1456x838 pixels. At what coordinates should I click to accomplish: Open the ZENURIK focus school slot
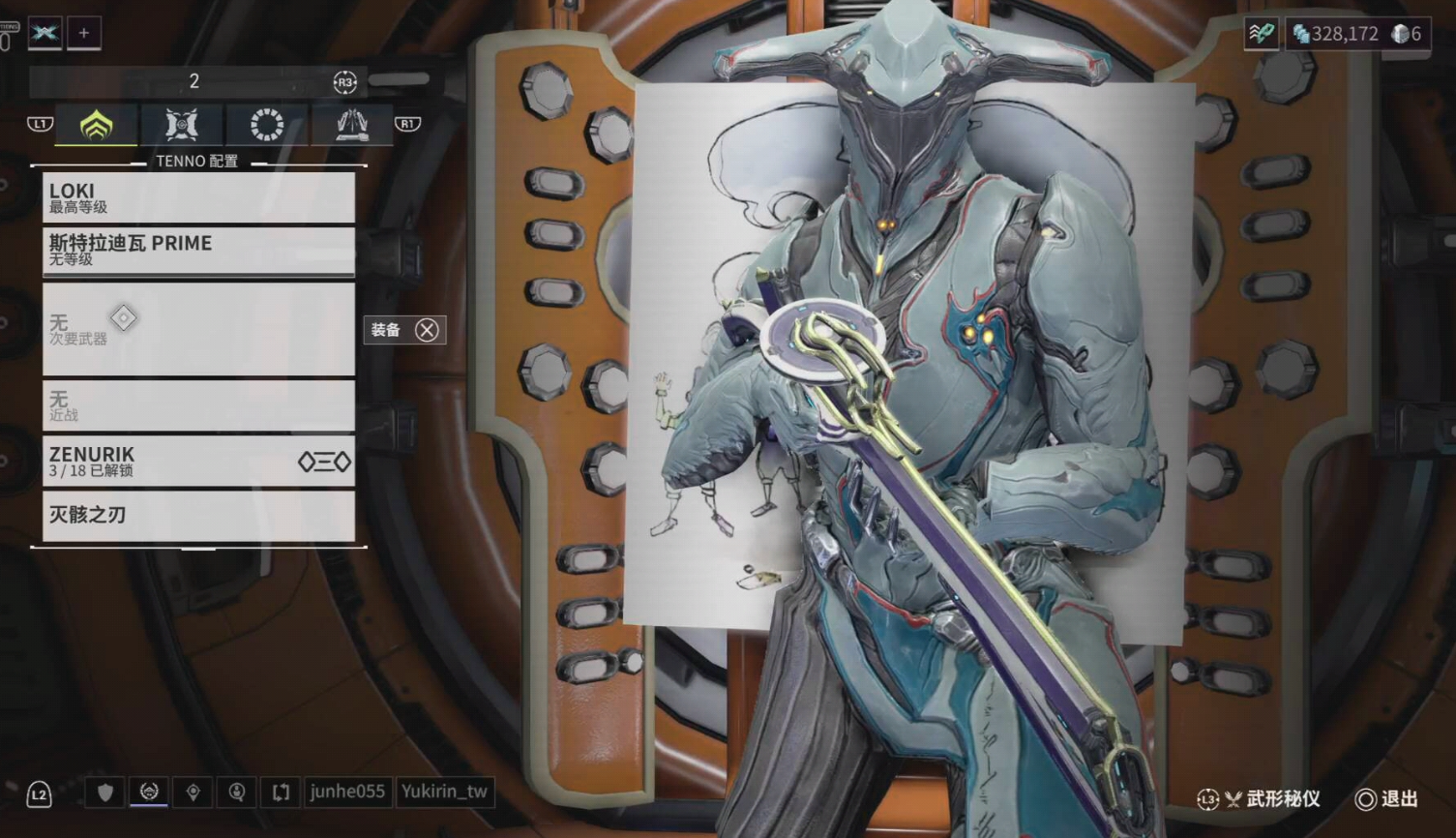coord(198,461)
